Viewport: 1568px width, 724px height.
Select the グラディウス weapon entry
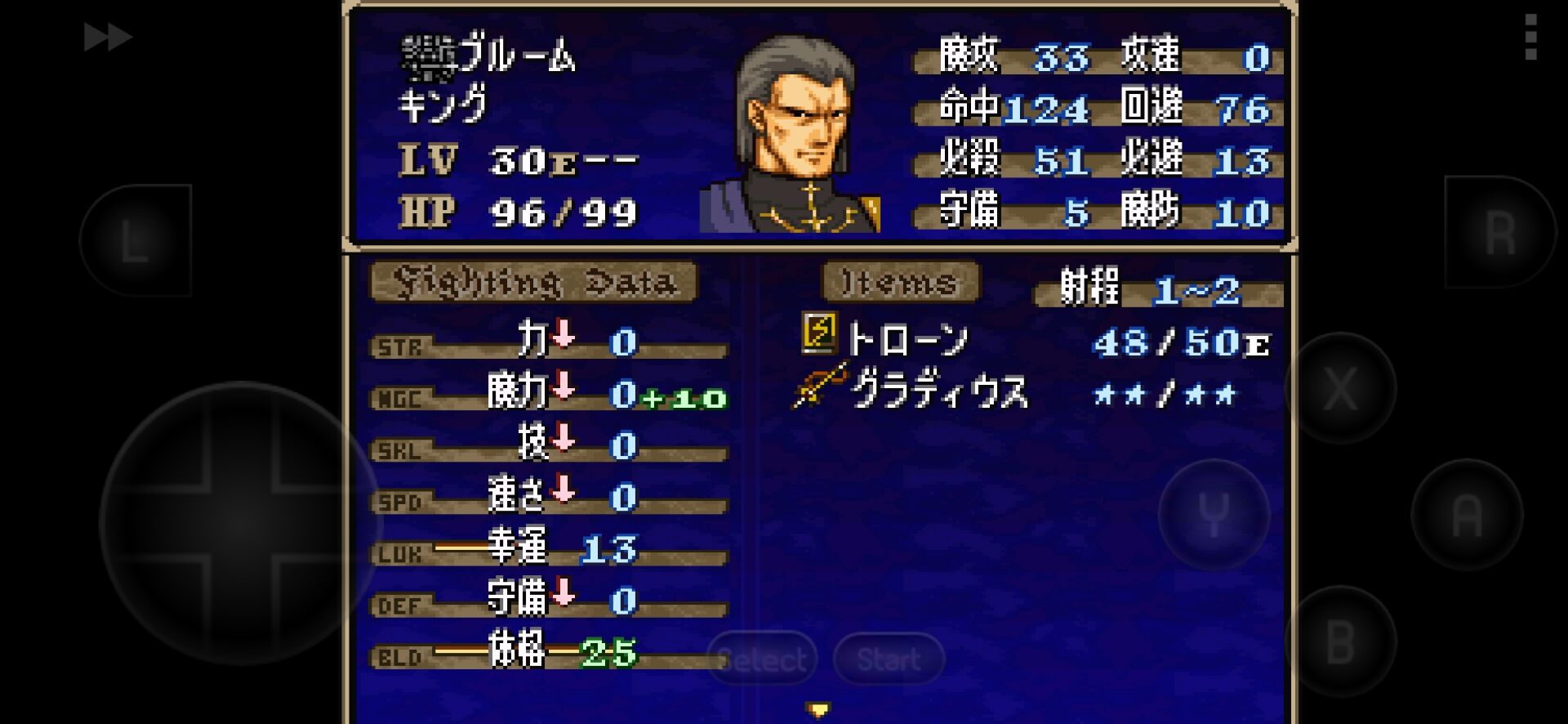[938, 390]
